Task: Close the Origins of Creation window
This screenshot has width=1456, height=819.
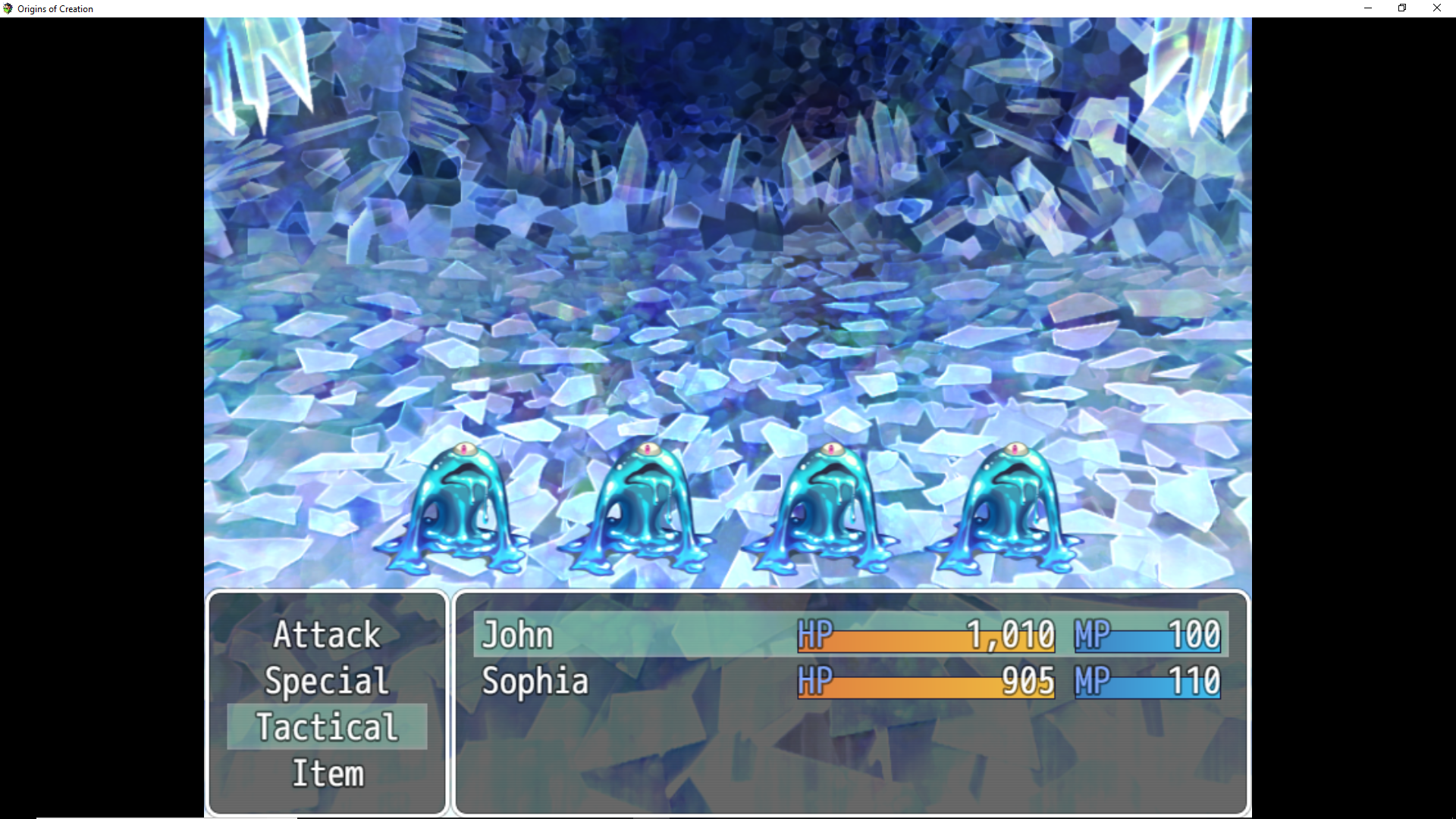Action: (1436, 8)
